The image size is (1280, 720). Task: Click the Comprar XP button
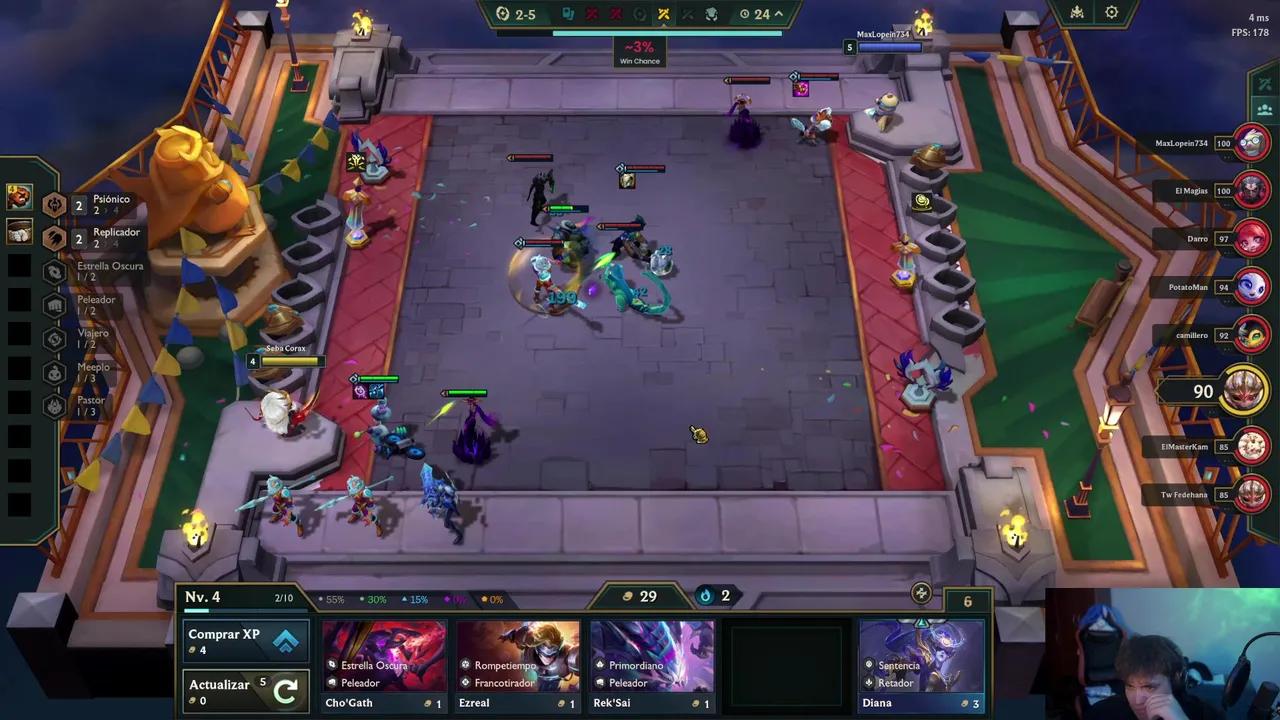[245, 641]
